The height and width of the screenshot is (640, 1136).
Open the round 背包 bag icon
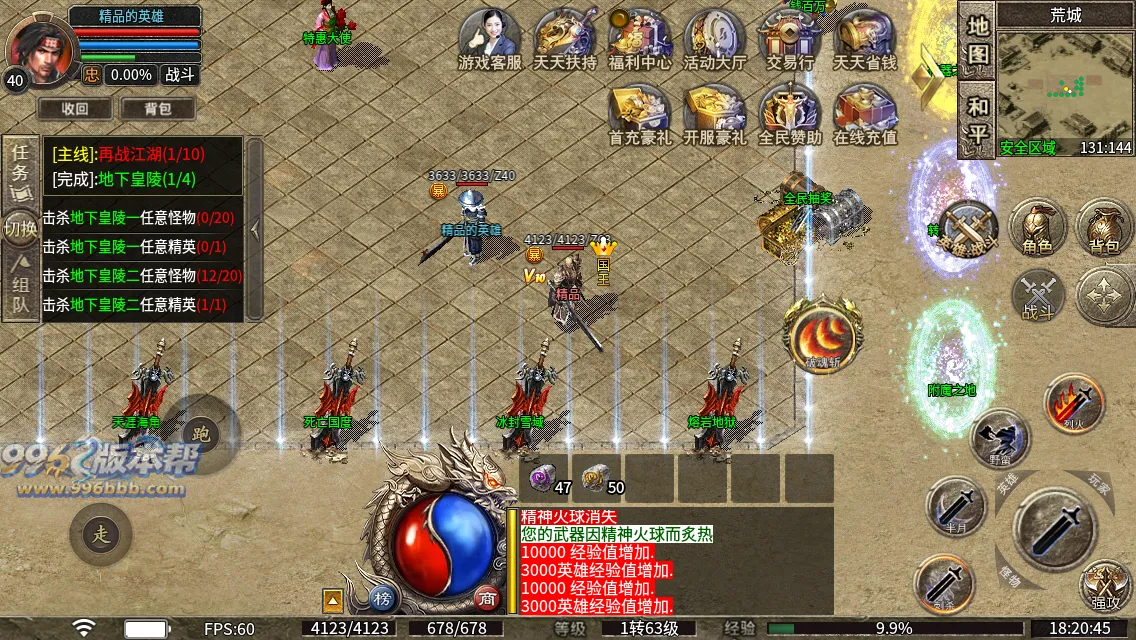coord(1104,227)
